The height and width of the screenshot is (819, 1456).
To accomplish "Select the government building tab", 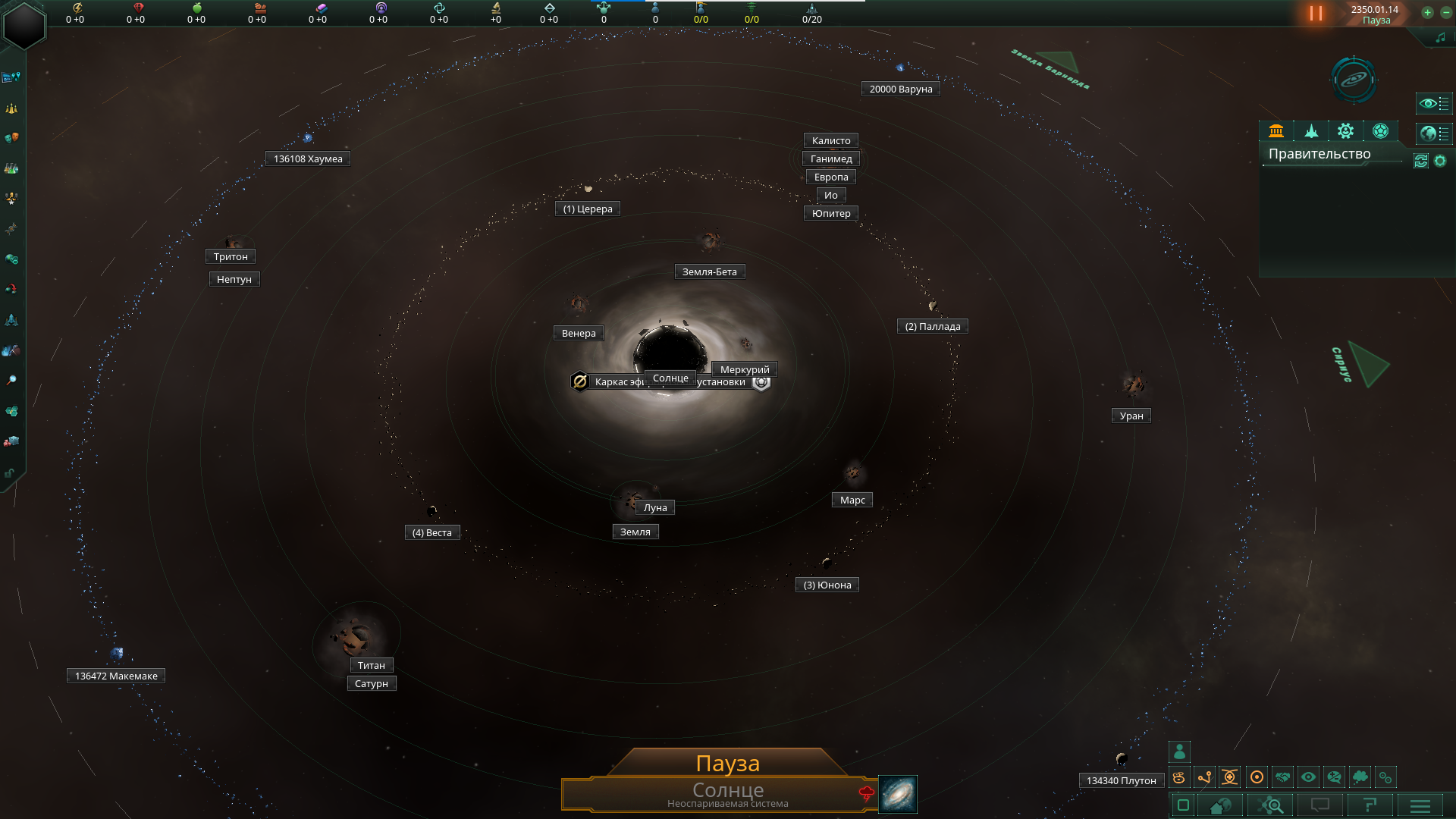I will click(1276, 131).
